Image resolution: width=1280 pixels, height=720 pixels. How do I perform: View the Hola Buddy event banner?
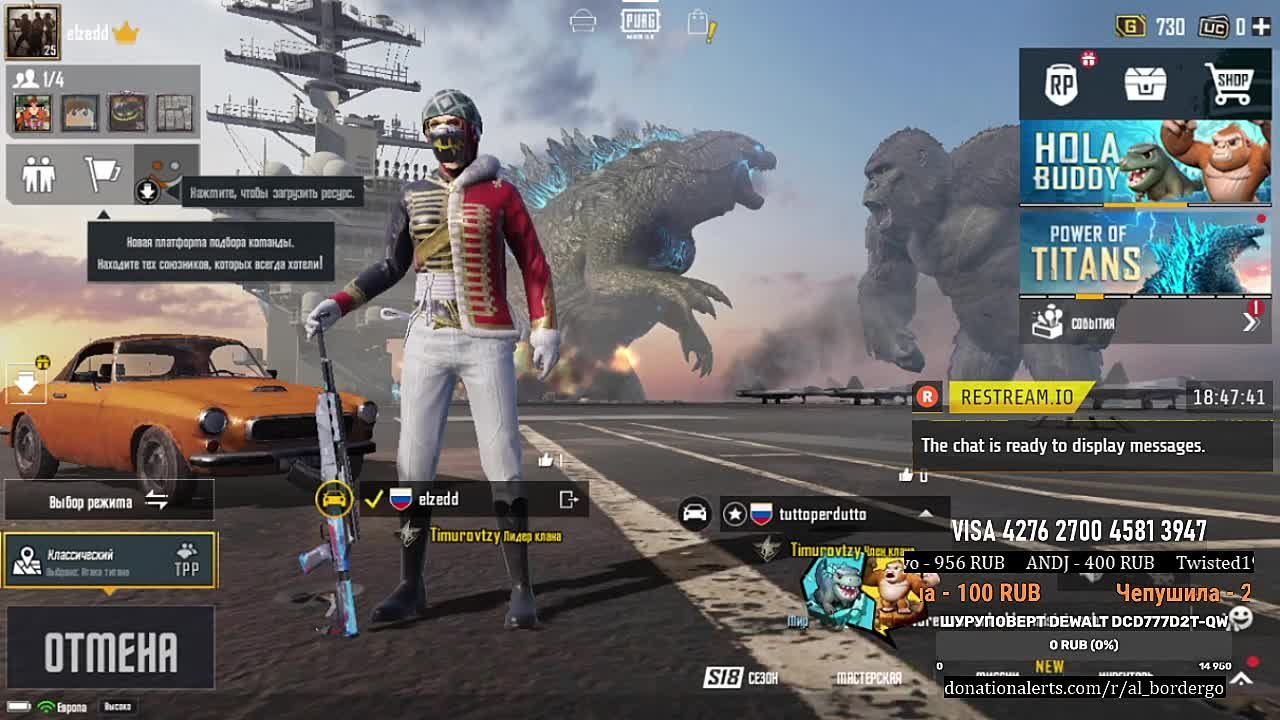(x=1145, y=162)
